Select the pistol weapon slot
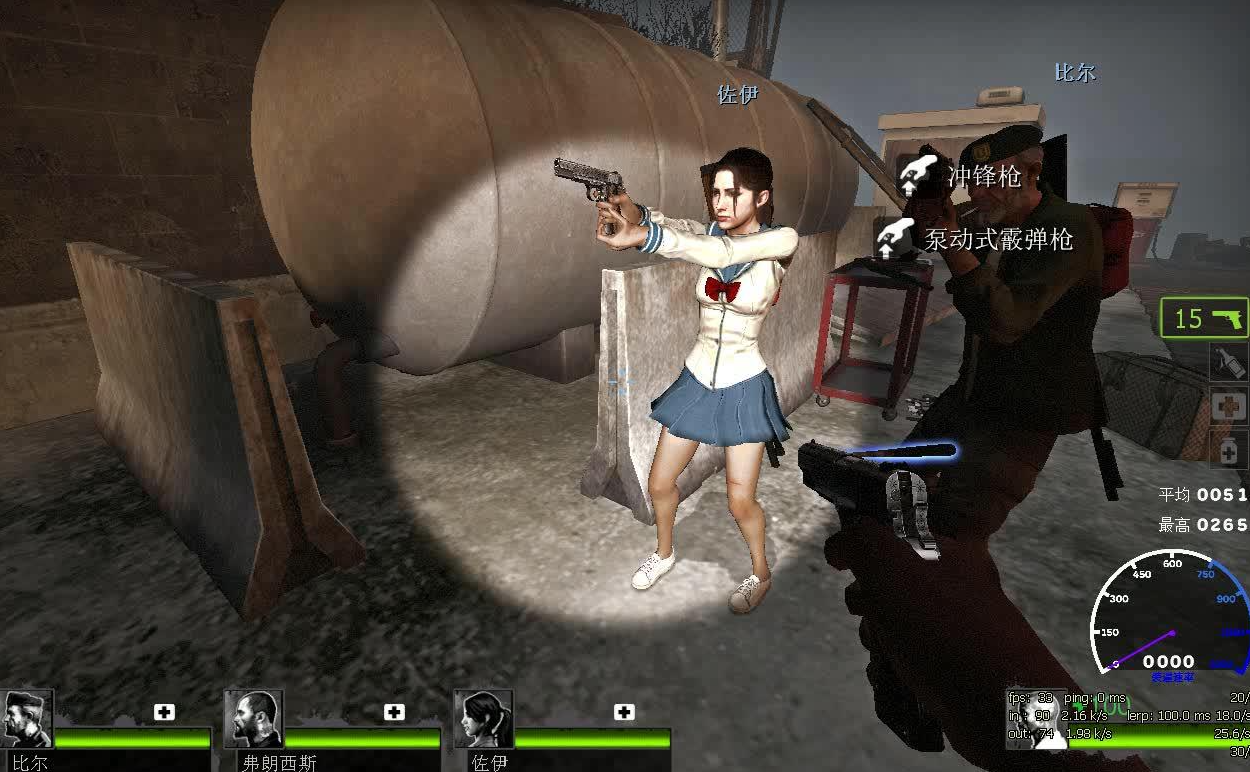Image resolution: width=1250 pixels, height=772 pixels. pos(1205,319)
